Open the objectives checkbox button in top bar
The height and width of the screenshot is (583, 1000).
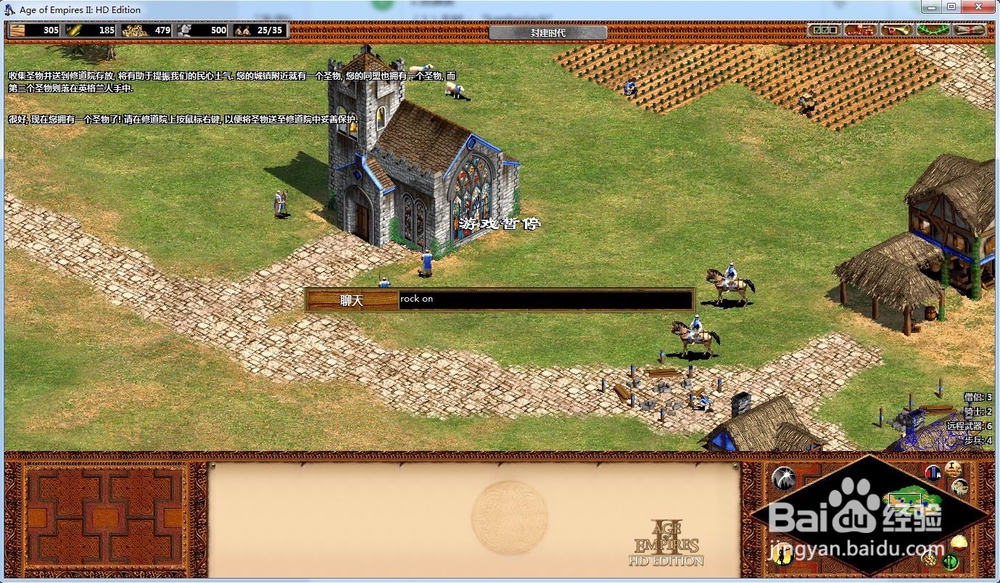click(823, 30)
